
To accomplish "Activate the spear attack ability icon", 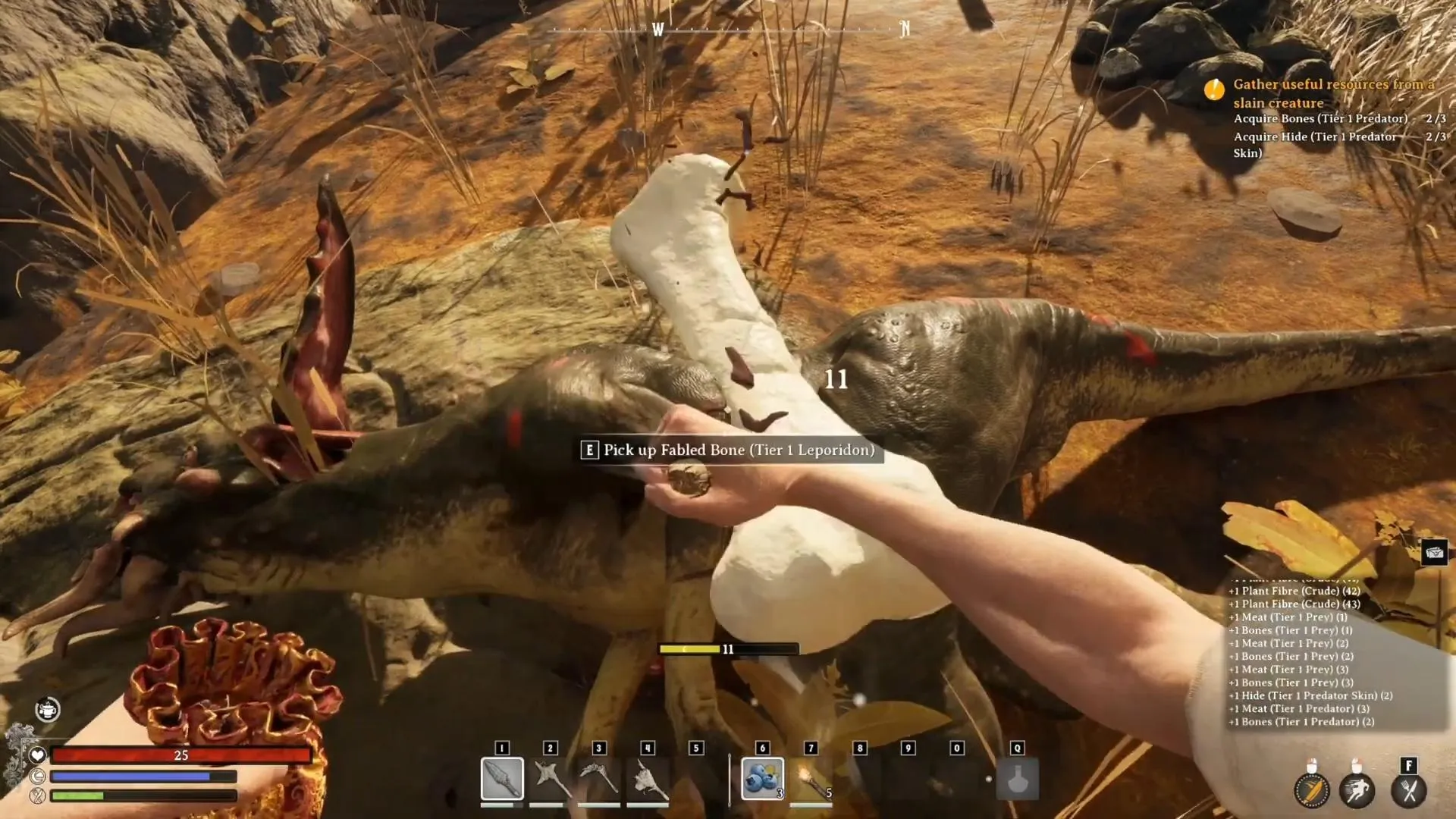I will point(1312,791).
